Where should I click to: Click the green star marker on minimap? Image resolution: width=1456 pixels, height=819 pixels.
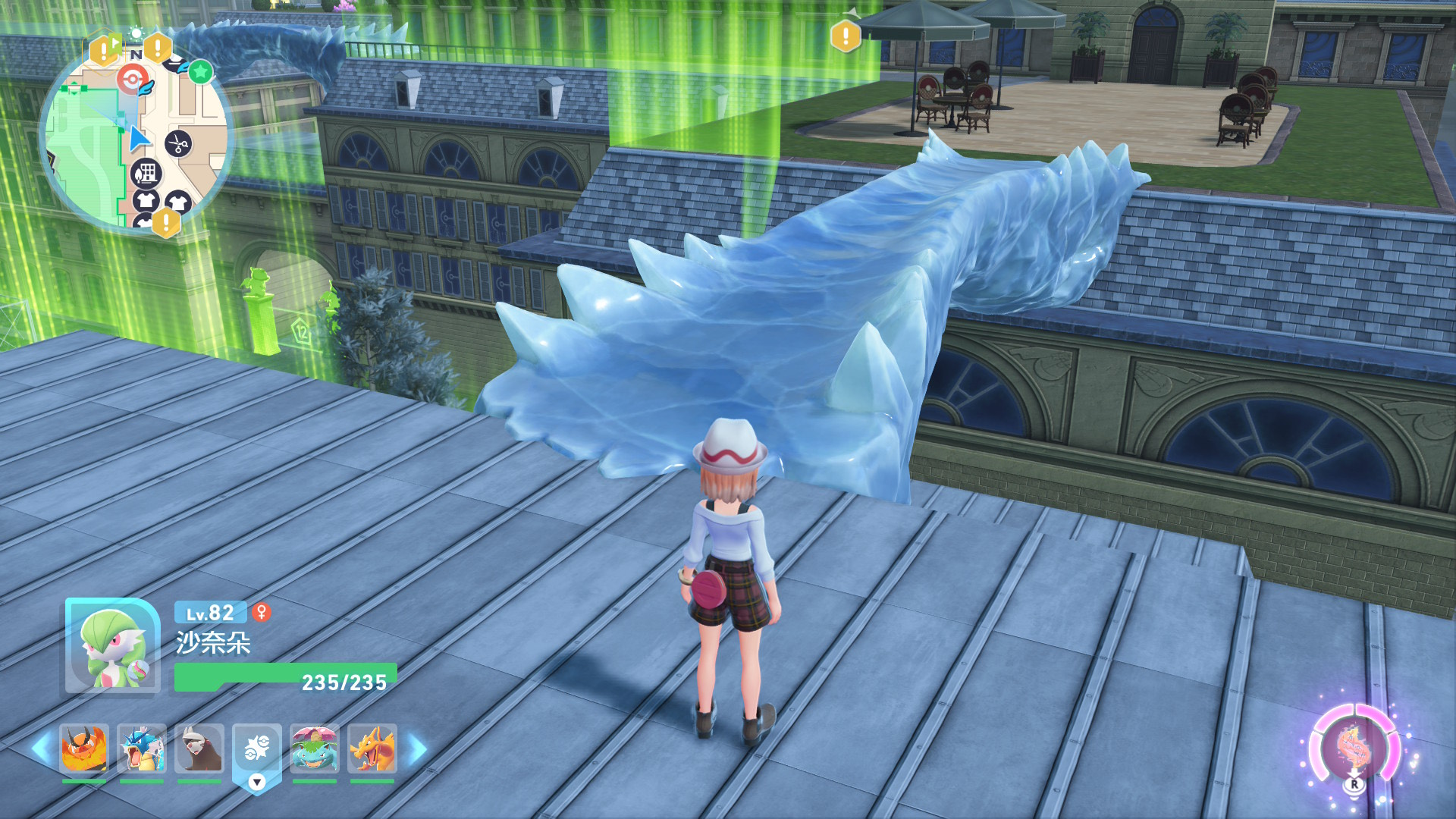200,72
